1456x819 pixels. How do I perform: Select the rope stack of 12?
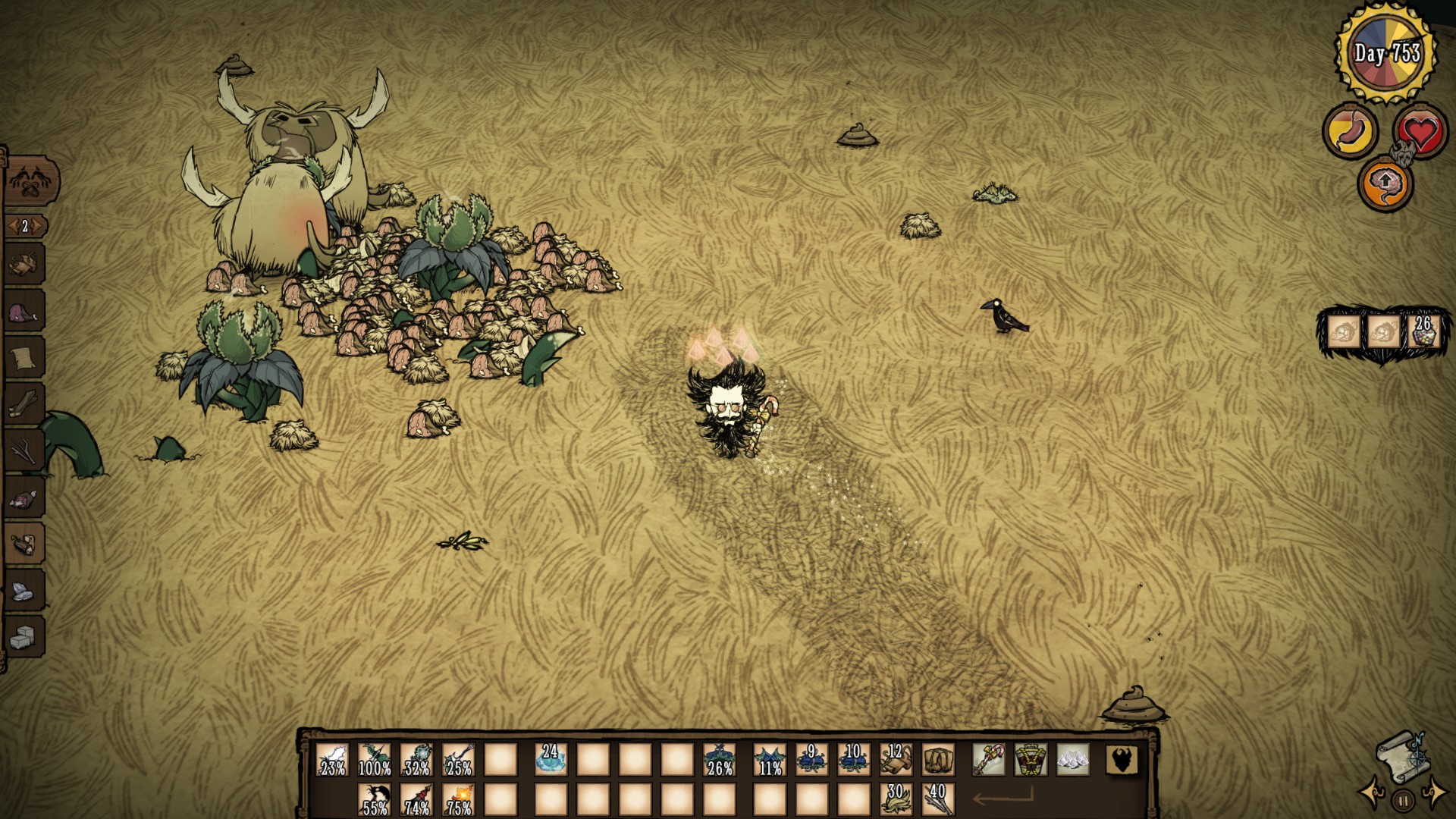click(x=896, y=759)
